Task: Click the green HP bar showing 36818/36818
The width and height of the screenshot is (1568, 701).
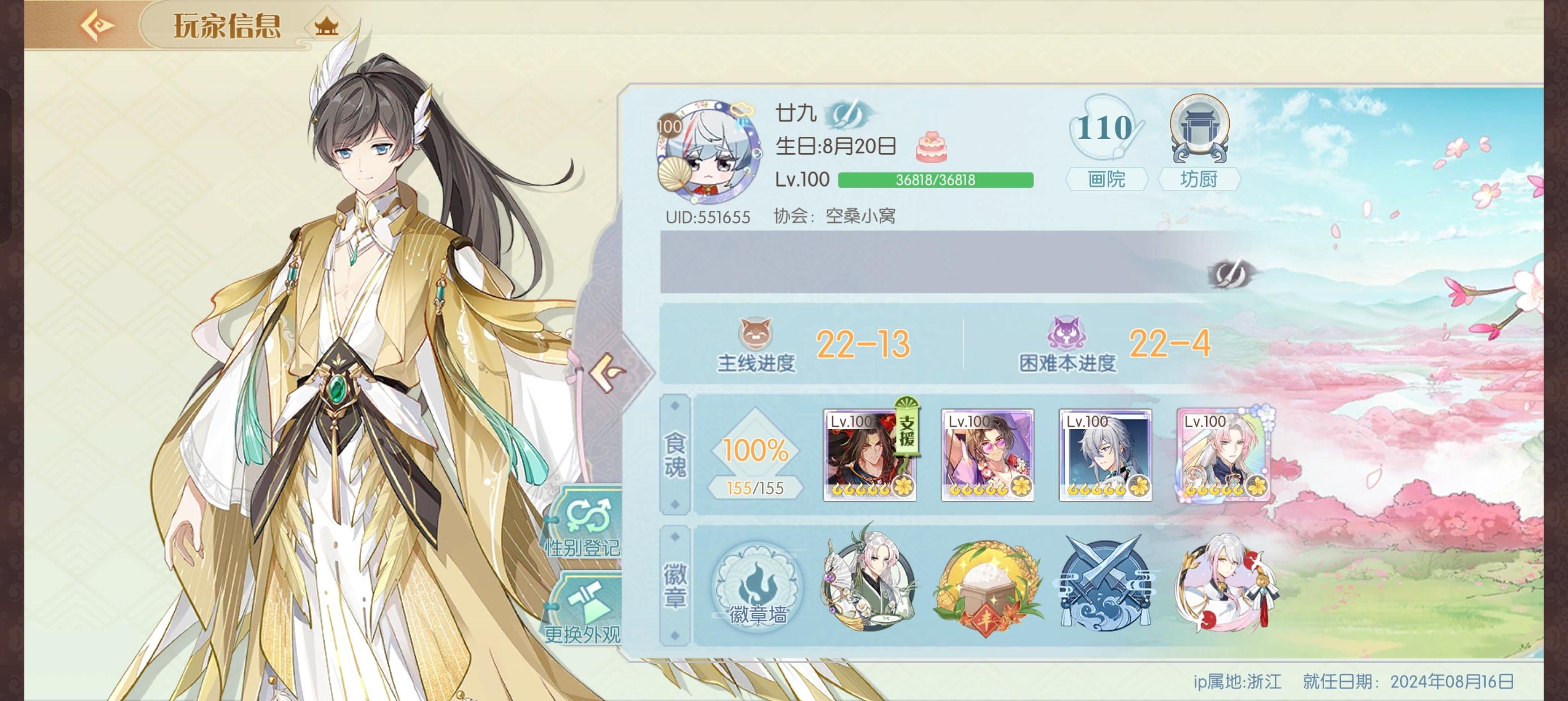Action: (x=937, y=181)
